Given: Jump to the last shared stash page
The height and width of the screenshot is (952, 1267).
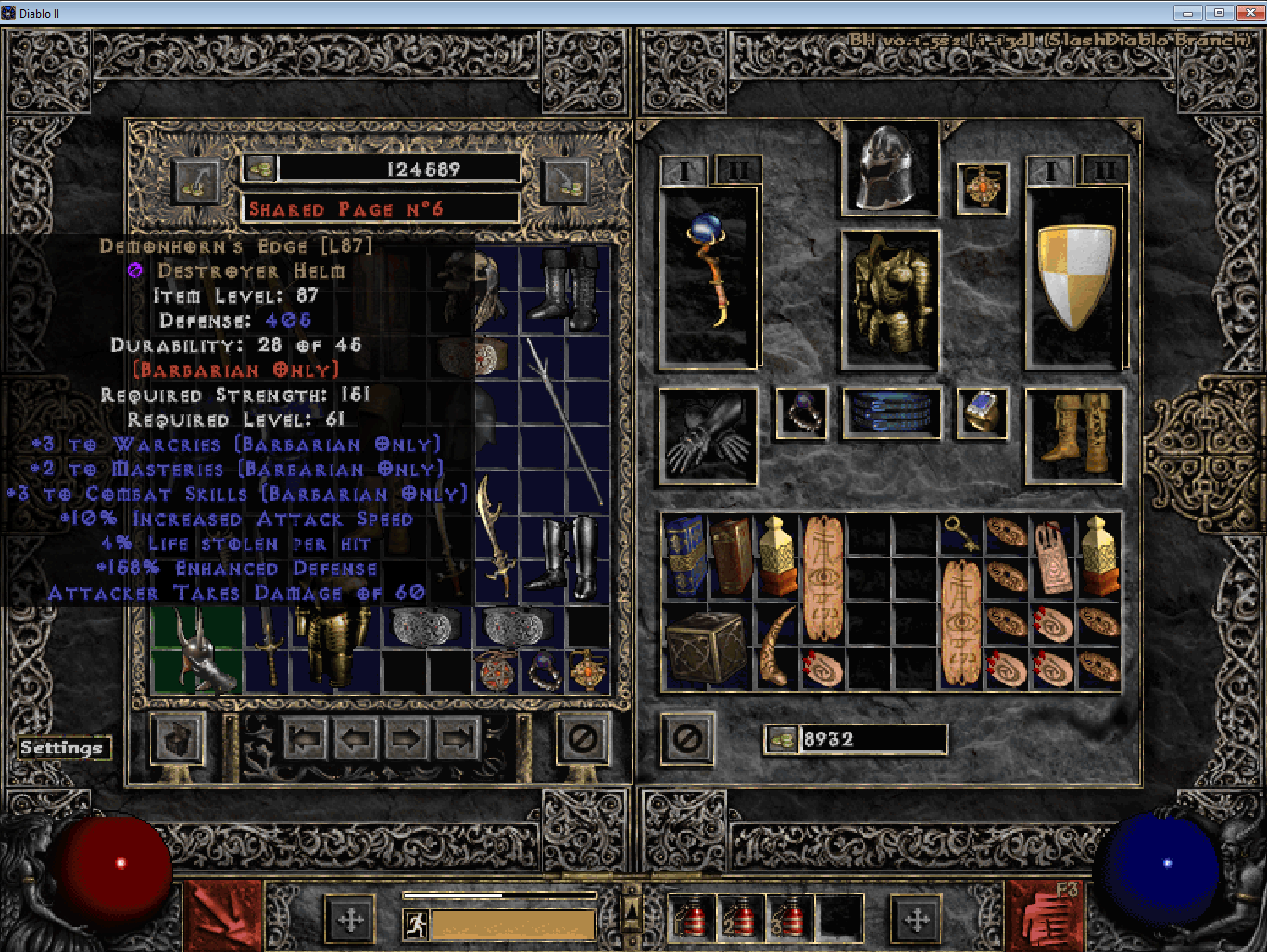Looking at the screenshot, I should pyautogui.click(x=457, y=739).
